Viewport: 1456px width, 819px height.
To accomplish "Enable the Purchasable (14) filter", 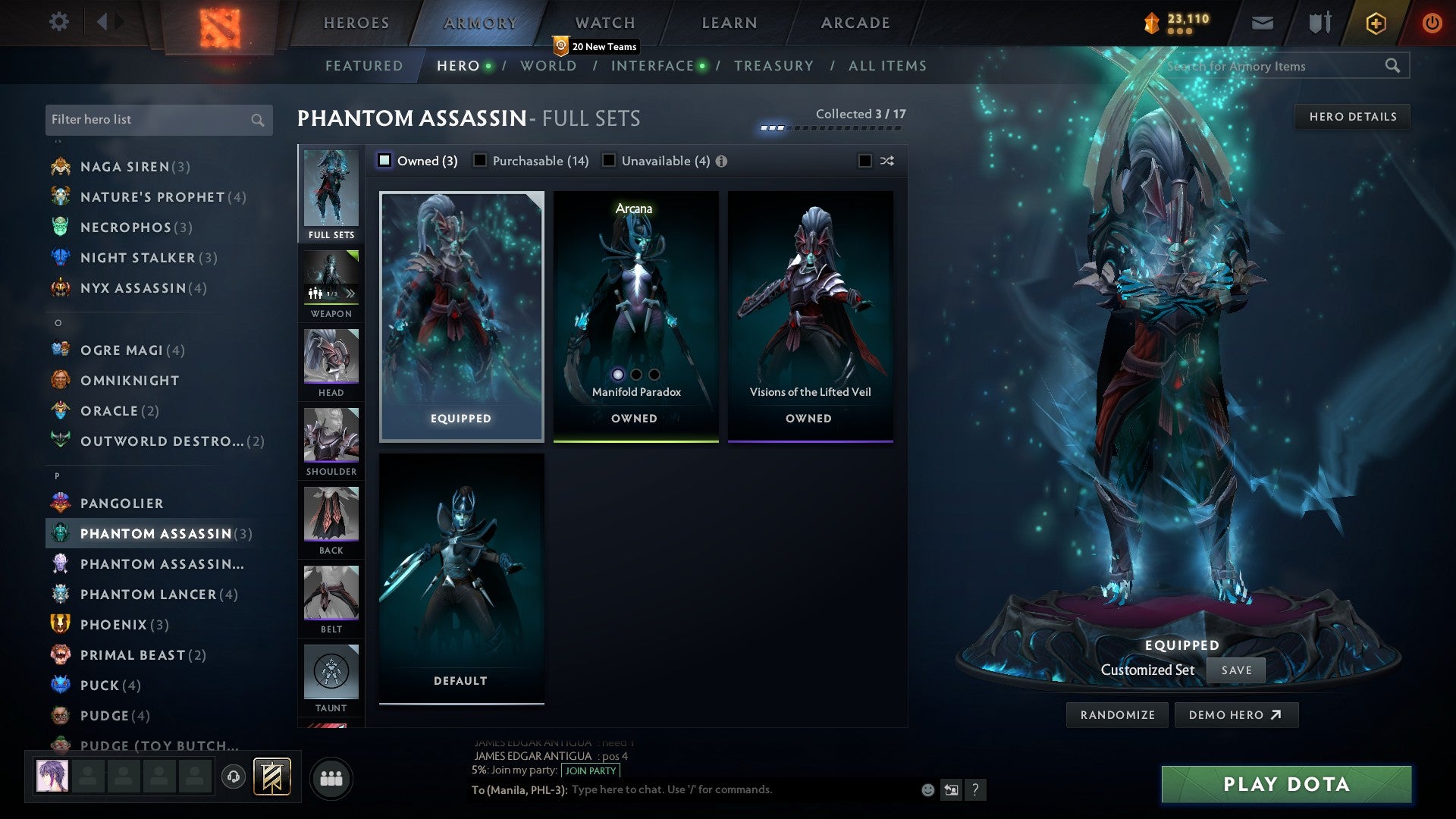I will click(479, 161).
